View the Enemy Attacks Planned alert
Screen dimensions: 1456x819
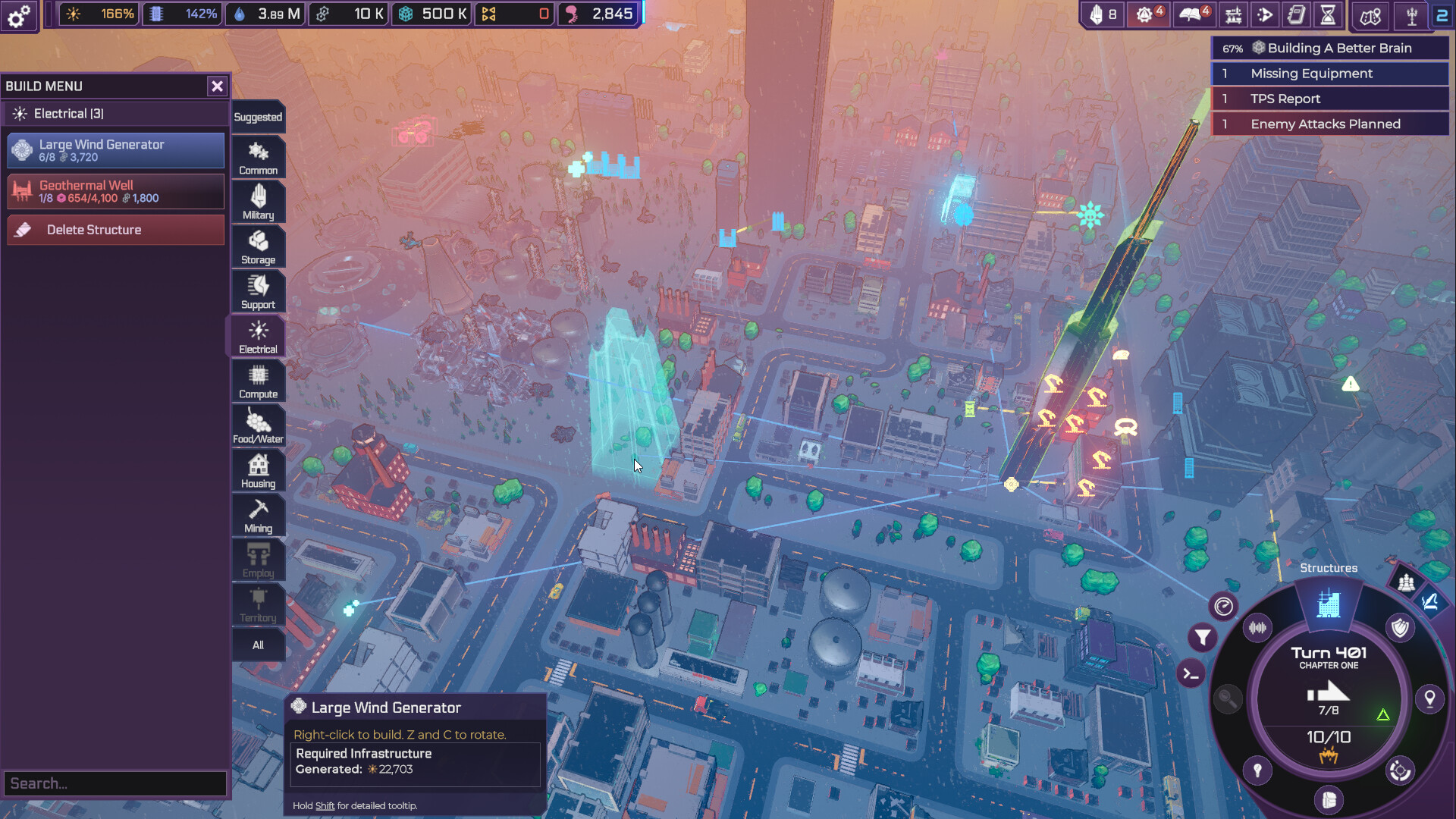click(1330, 124)
